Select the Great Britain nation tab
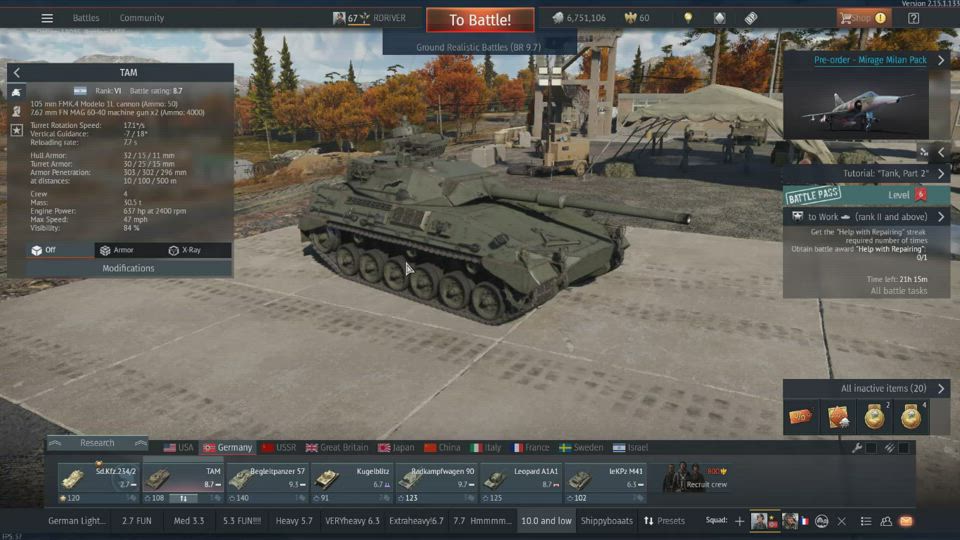 [337, 448]
